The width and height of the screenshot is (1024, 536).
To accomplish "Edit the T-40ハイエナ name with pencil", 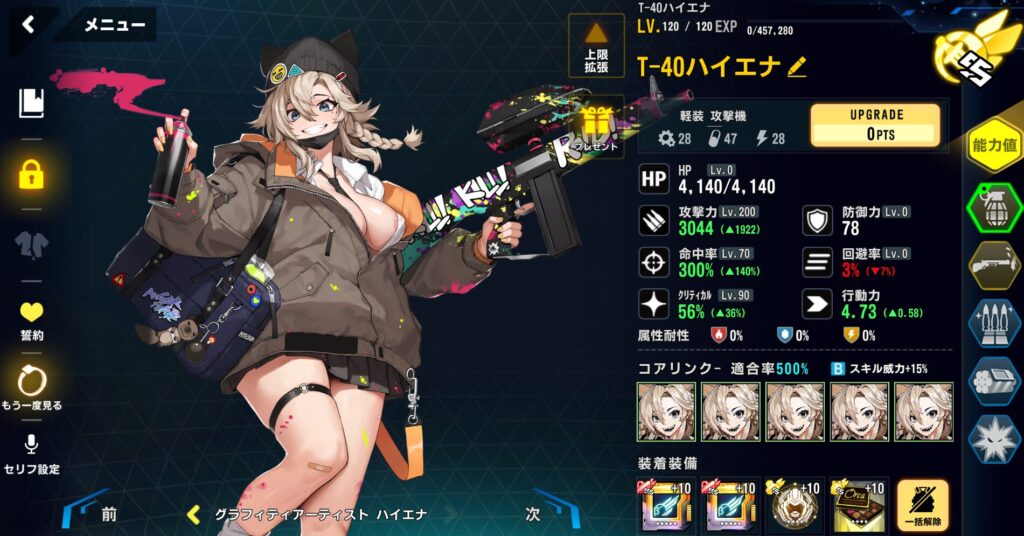I will tap(797, 67).
